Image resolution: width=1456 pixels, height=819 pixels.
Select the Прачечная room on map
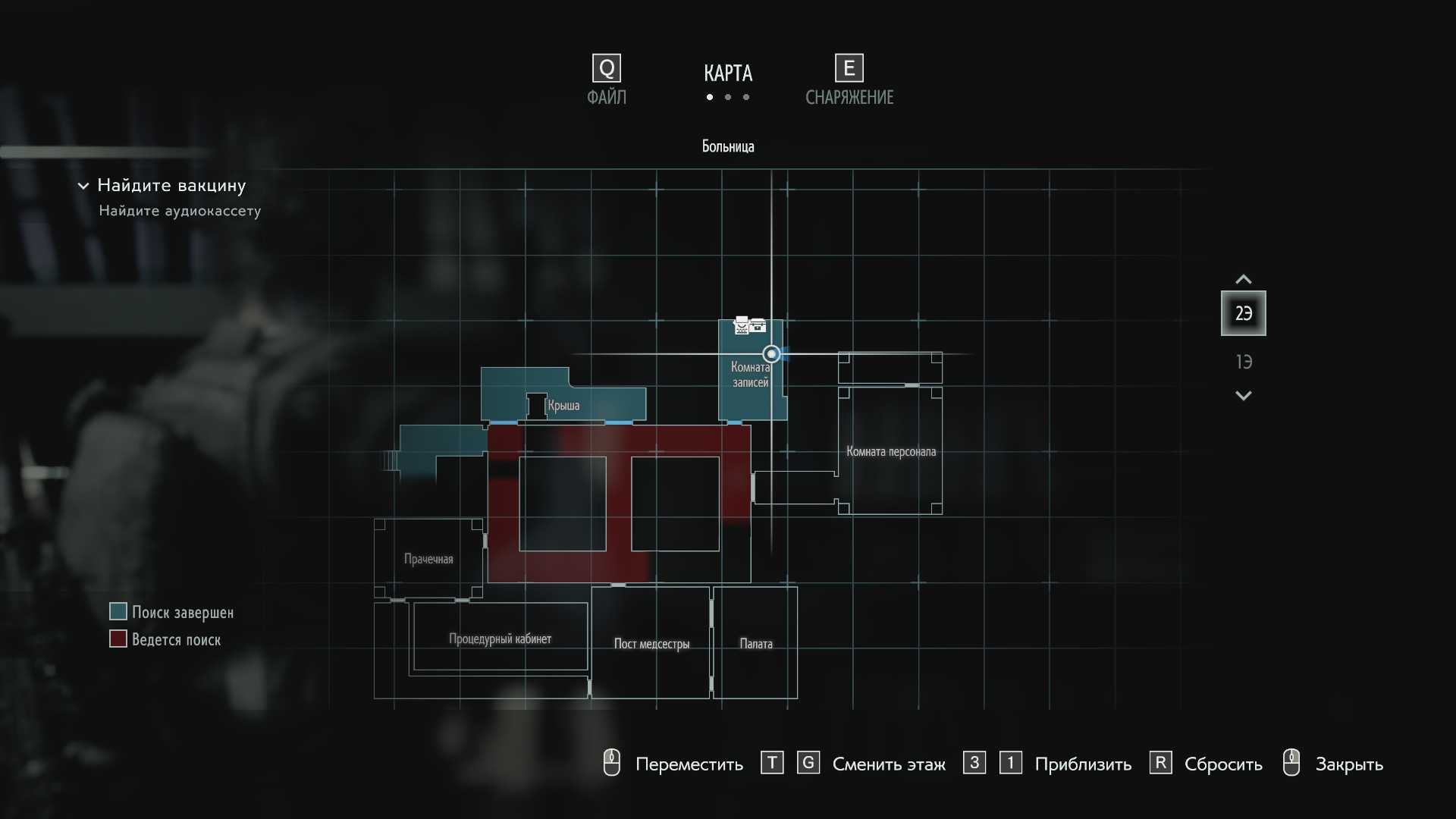428,560
